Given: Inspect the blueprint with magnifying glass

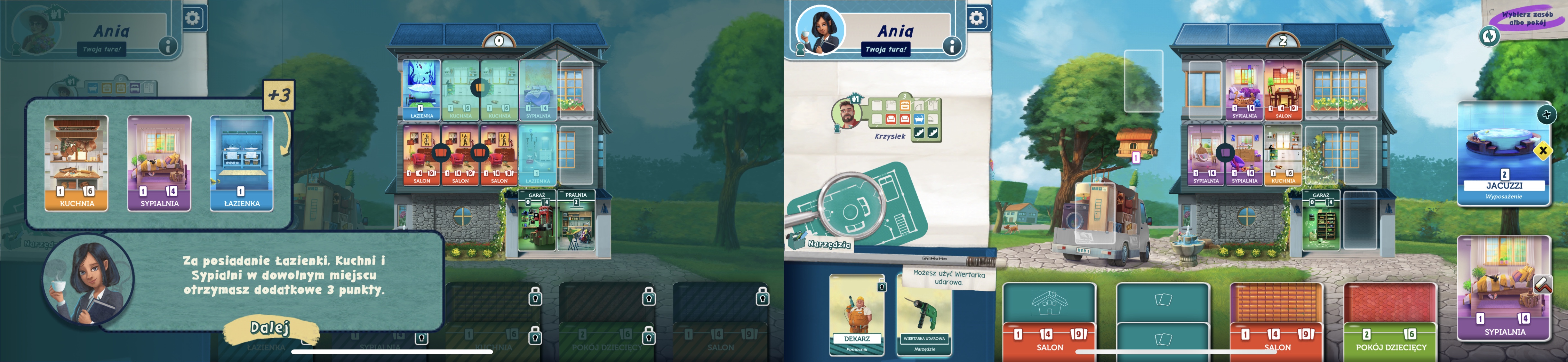Looking at the screenshot, I should (852, 207).
